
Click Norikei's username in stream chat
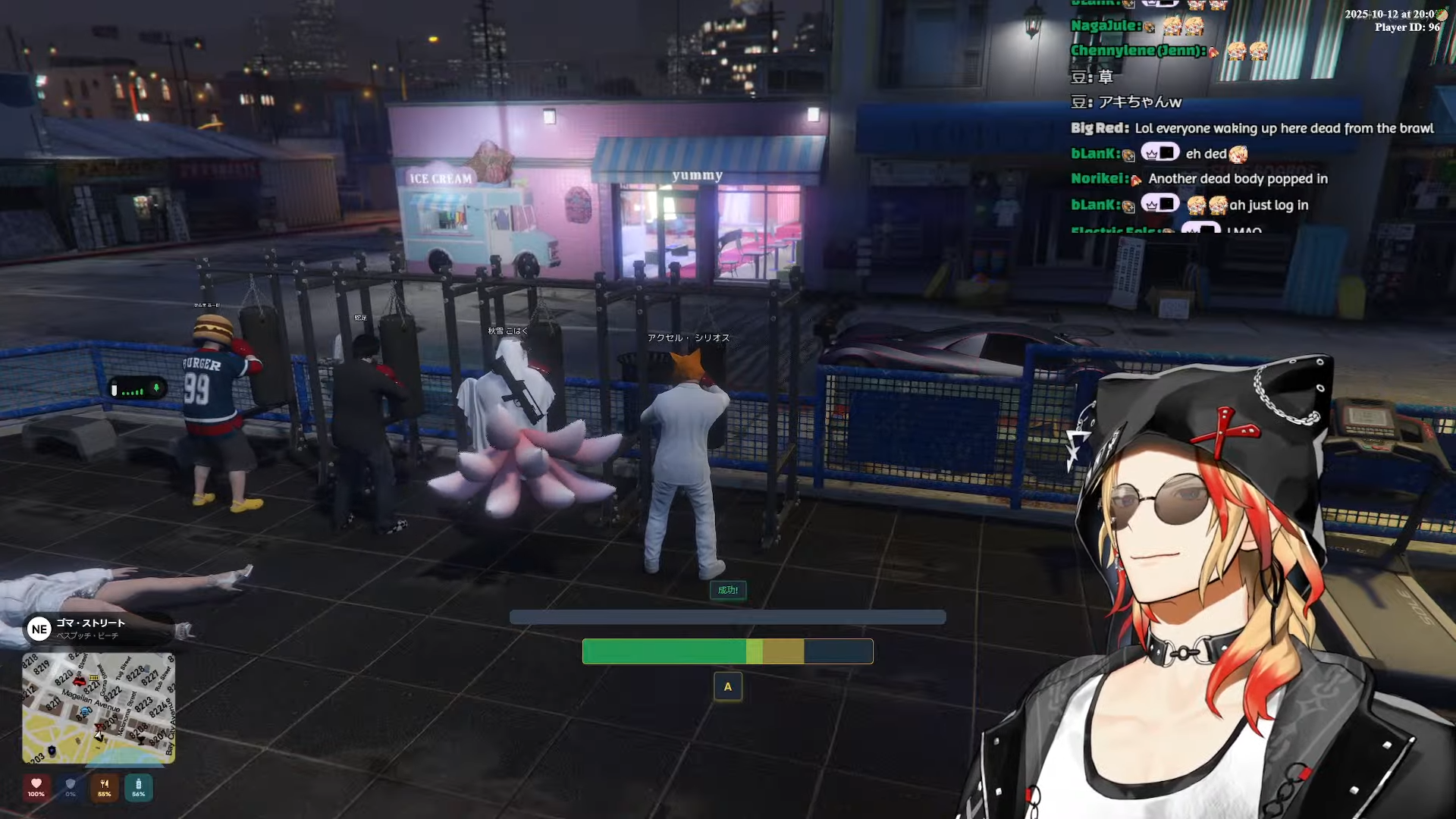pos(1099,178)
